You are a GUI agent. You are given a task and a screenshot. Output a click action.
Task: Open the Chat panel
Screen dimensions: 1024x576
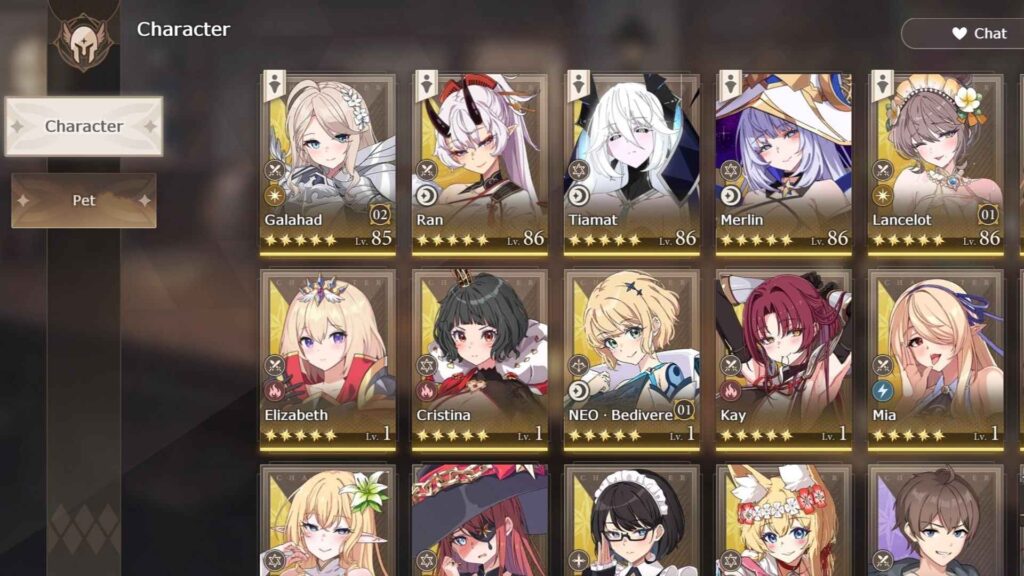(x=966, y=33)
